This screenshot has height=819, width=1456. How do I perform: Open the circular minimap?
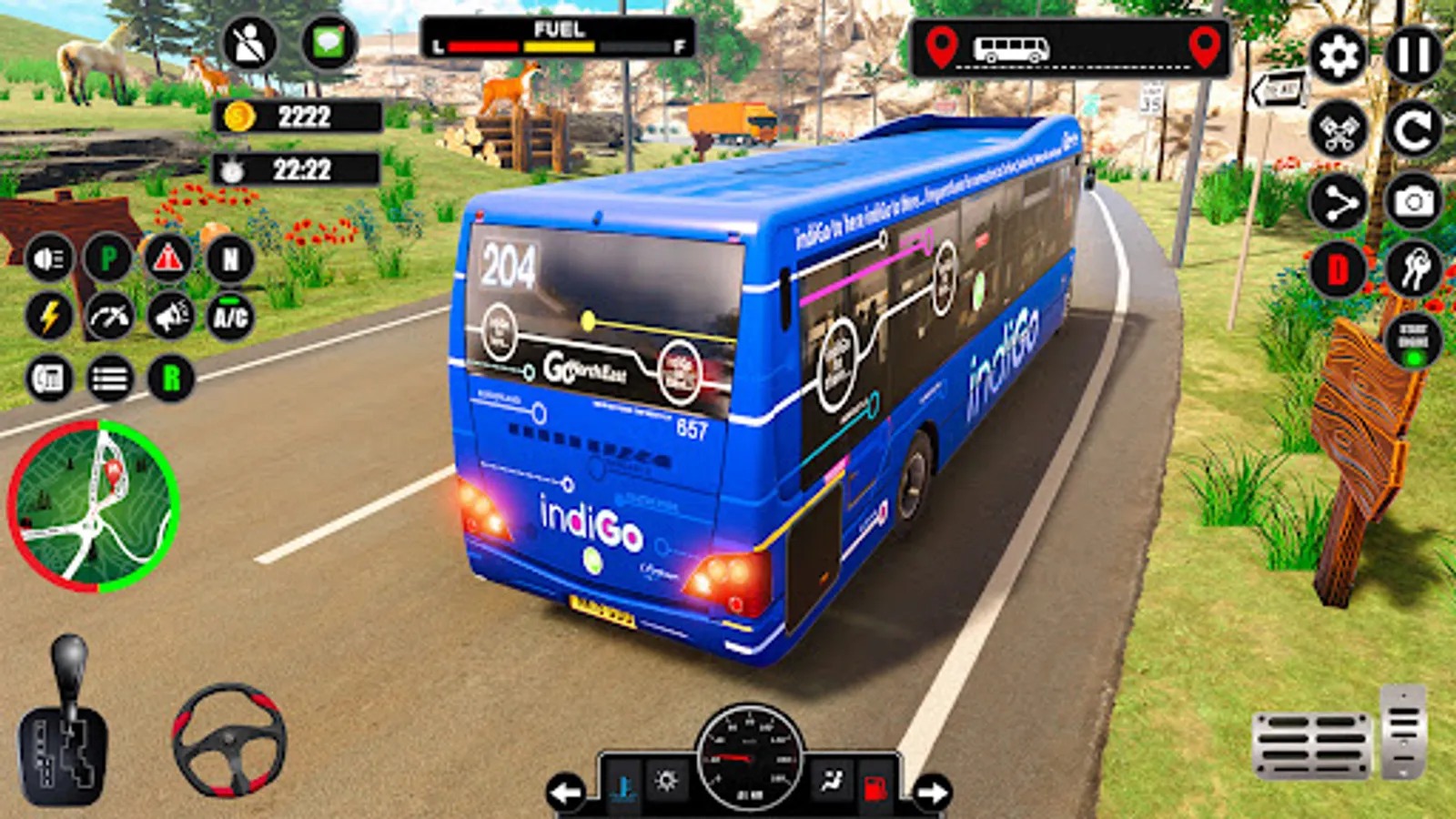tap(93, 506)
